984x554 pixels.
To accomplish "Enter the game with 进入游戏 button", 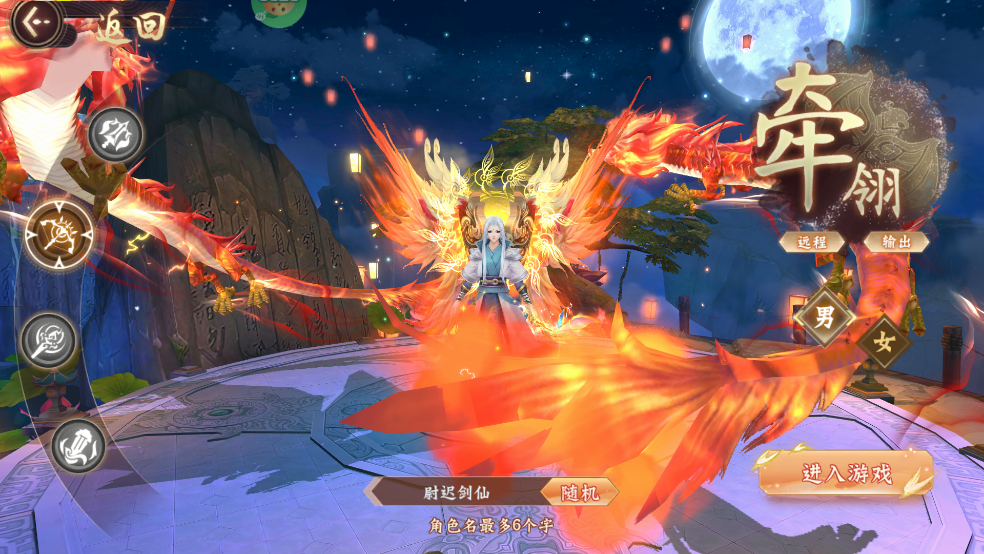I will 846,474.
